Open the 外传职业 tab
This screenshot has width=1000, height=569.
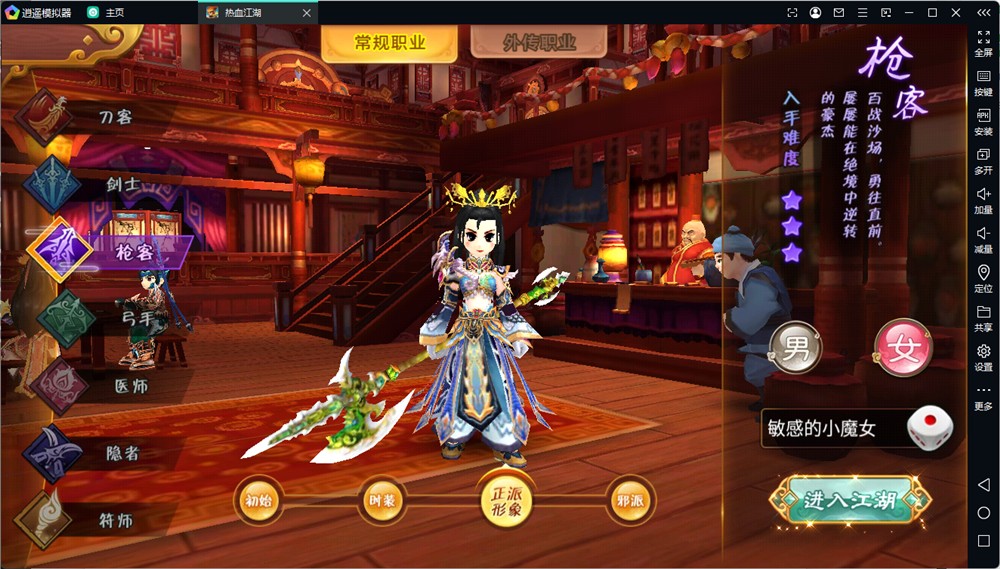coord(539,43)
